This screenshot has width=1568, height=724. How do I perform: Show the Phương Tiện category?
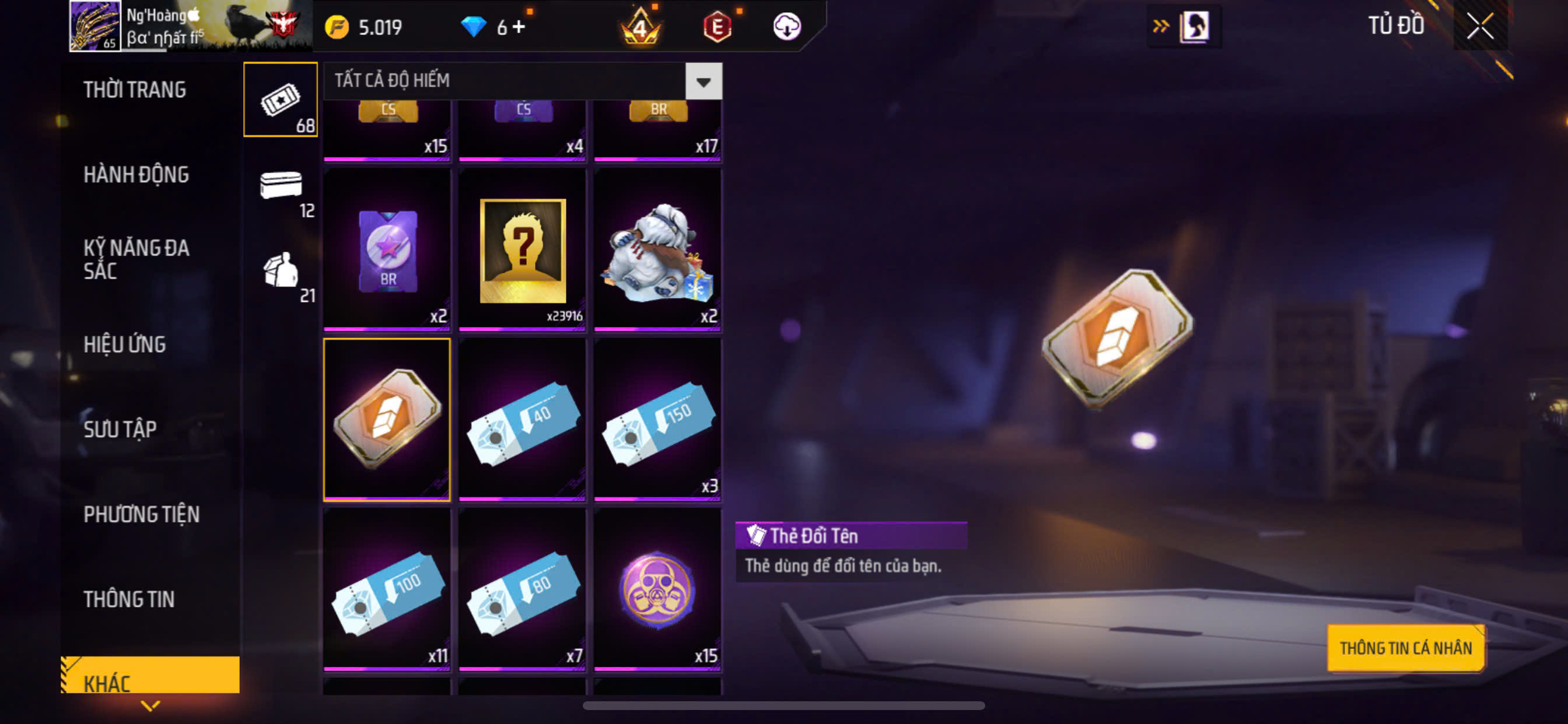pos(141,515)
